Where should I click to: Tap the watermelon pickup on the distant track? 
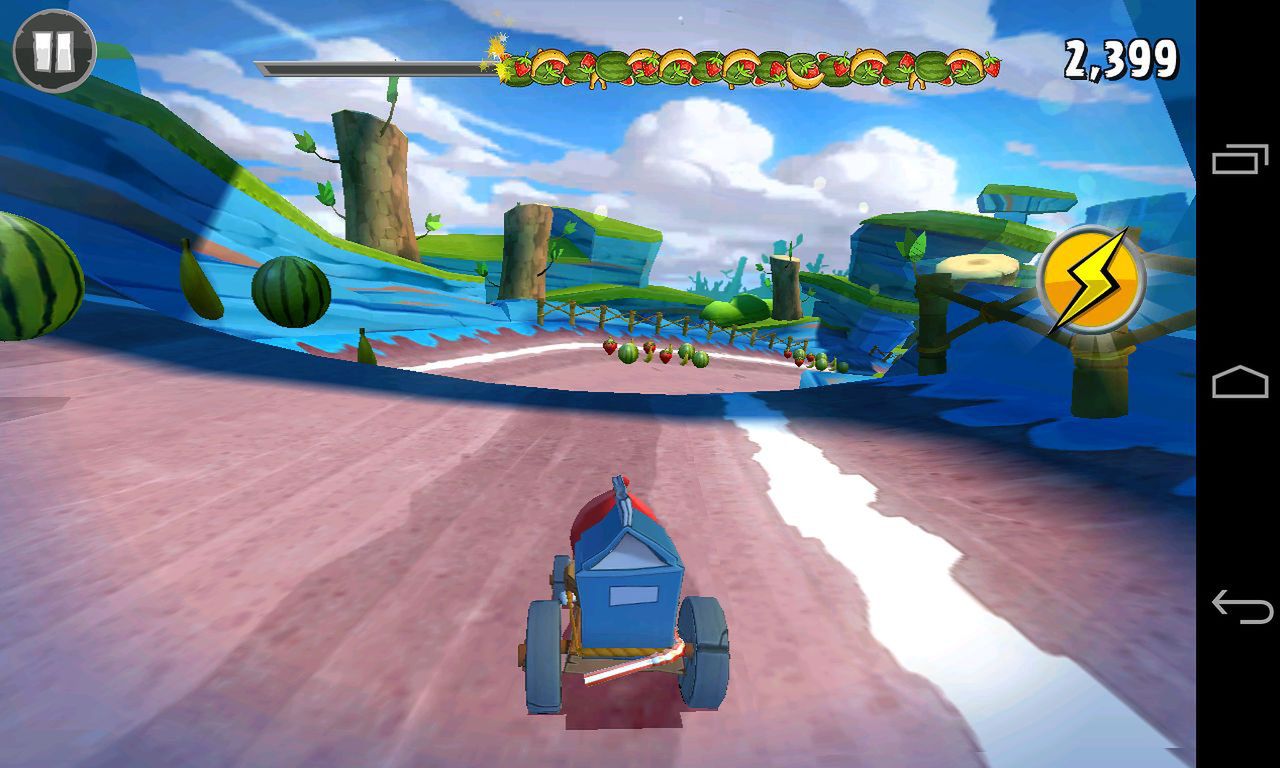pos(629,354)
